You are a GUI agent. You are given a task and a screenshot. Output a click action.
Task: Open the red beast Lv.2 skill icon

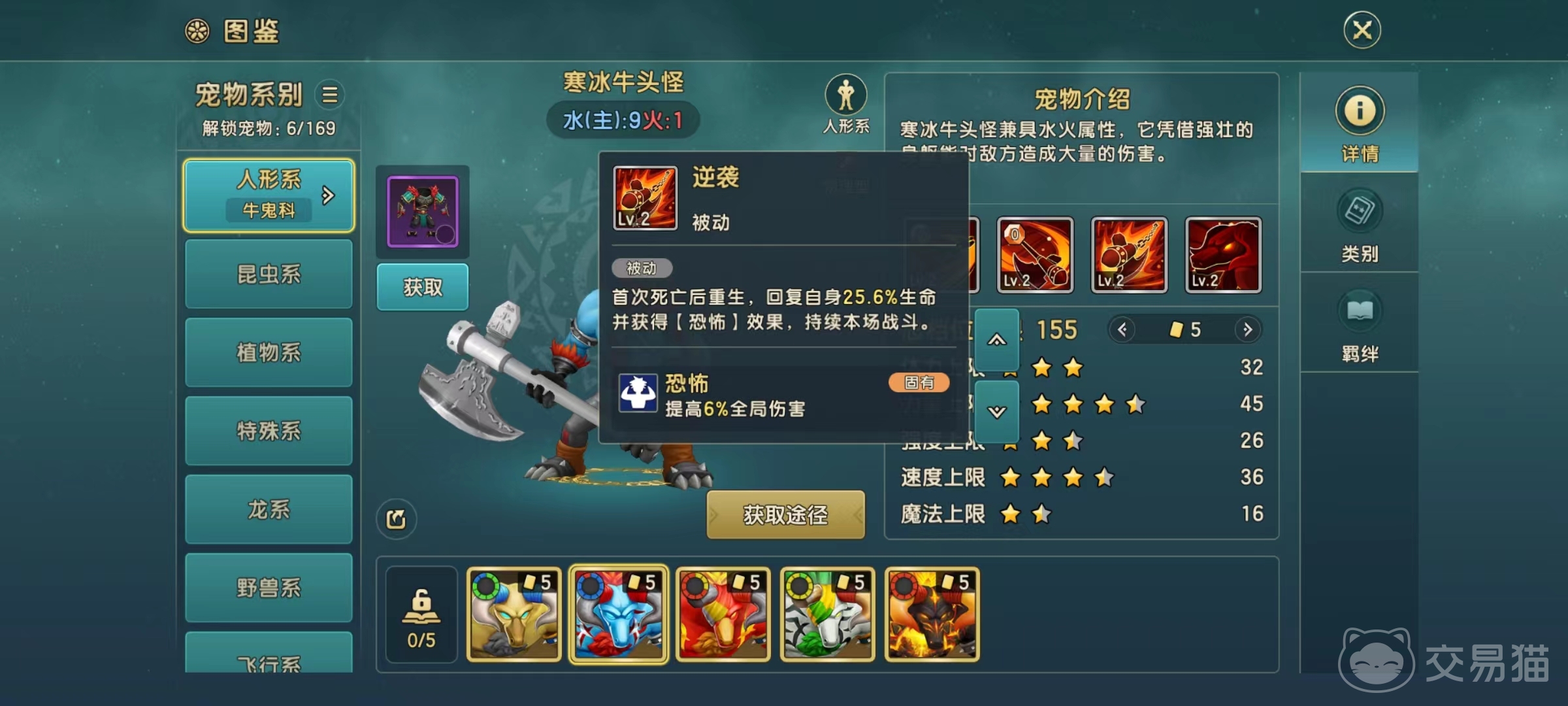pyautogui.click(x=1223, y=255)
